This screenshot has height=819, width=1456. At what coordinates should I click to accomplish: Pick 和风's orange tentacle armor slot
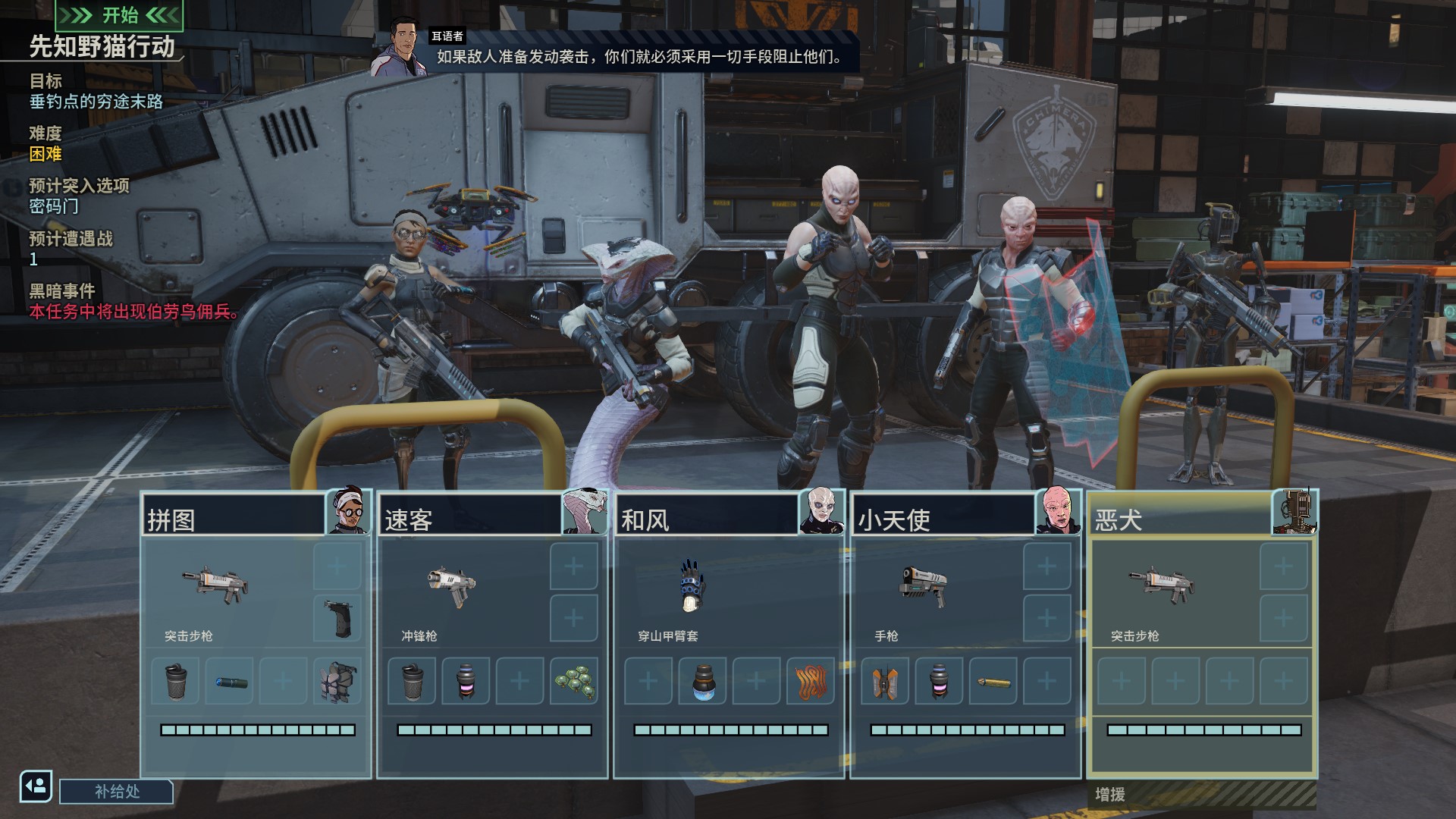[x=811, y=681]
